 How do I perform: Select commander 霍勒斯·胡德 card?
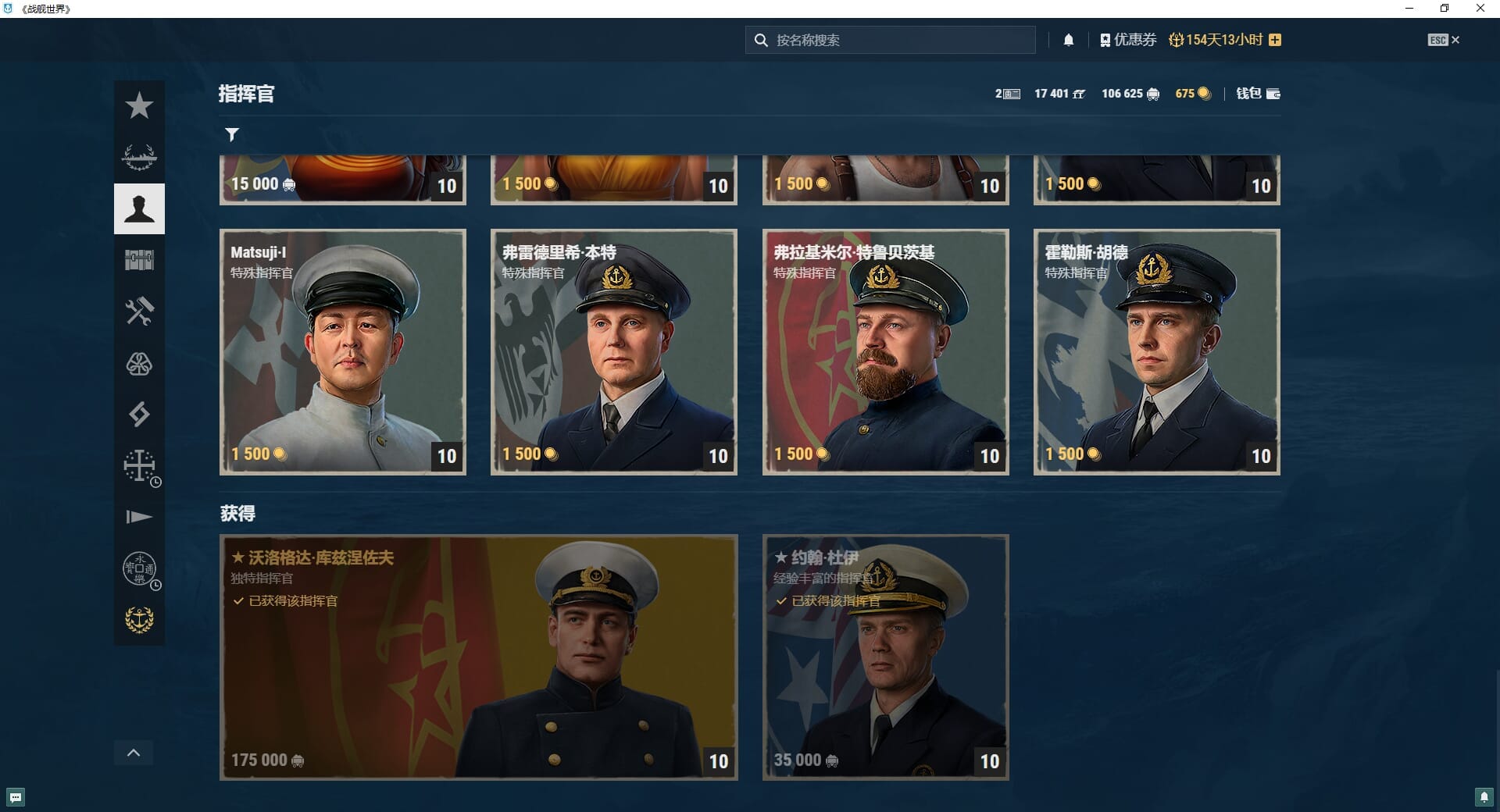(x=1156, y=351)
